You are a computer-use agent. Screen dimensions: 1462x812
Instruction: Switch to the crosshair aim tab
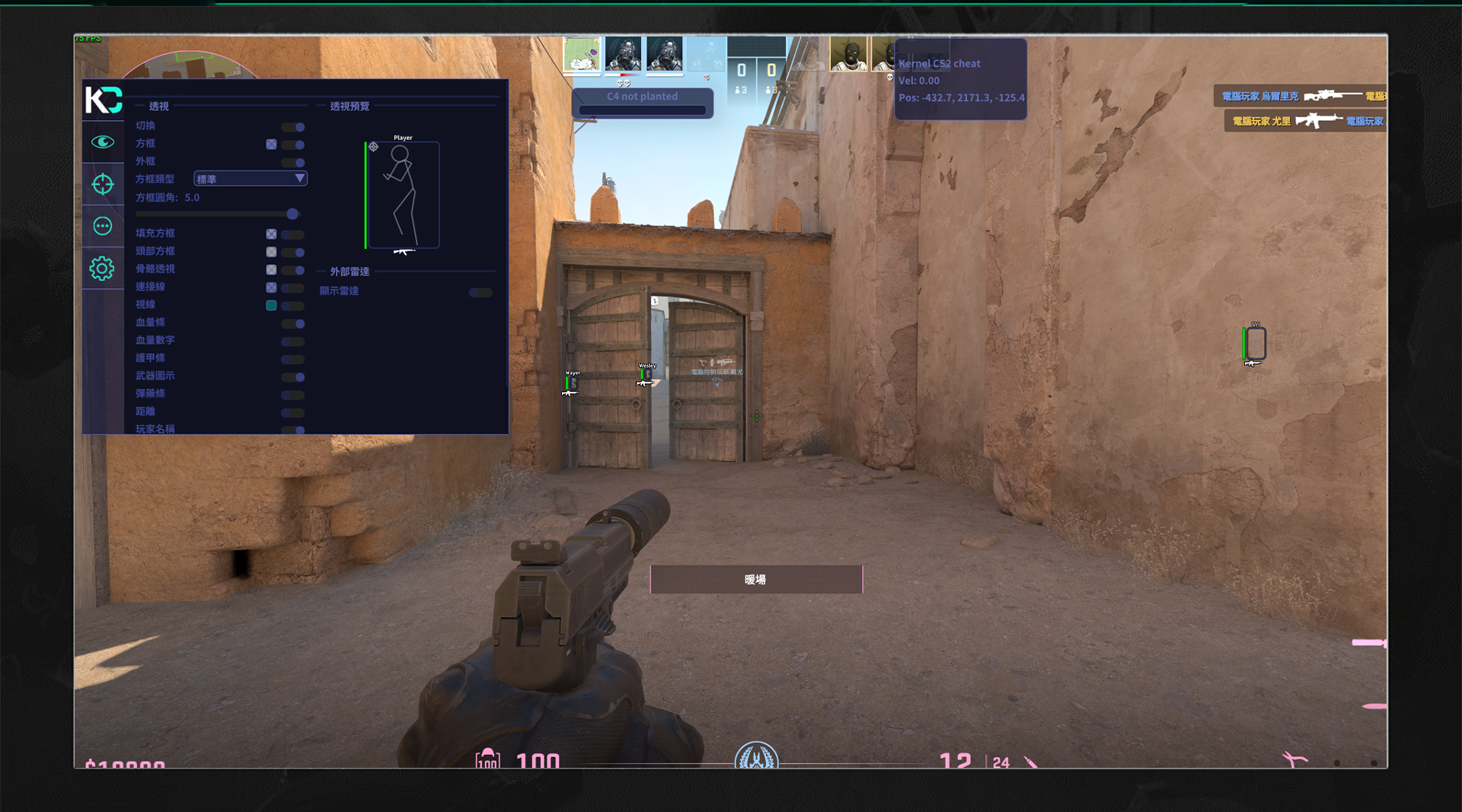tap(103, 184)
